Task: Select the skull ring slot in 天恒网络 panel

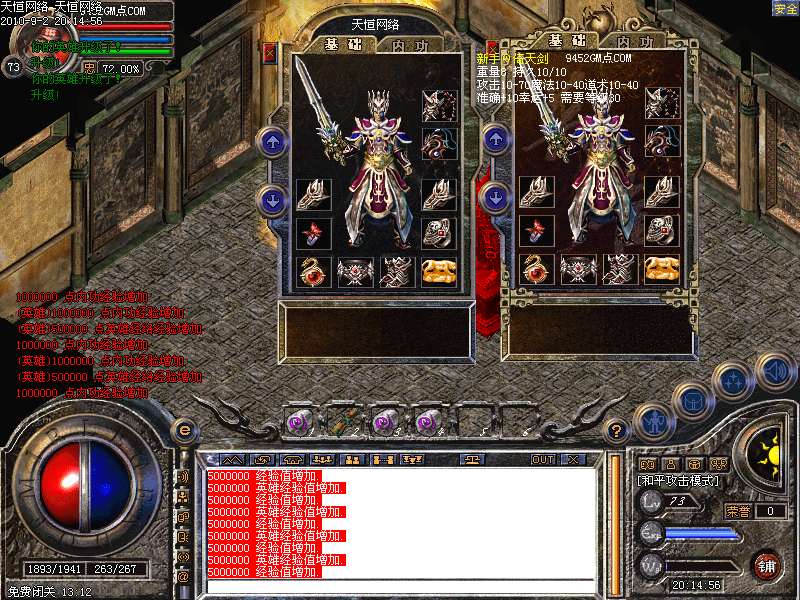Action: point(436,231)
